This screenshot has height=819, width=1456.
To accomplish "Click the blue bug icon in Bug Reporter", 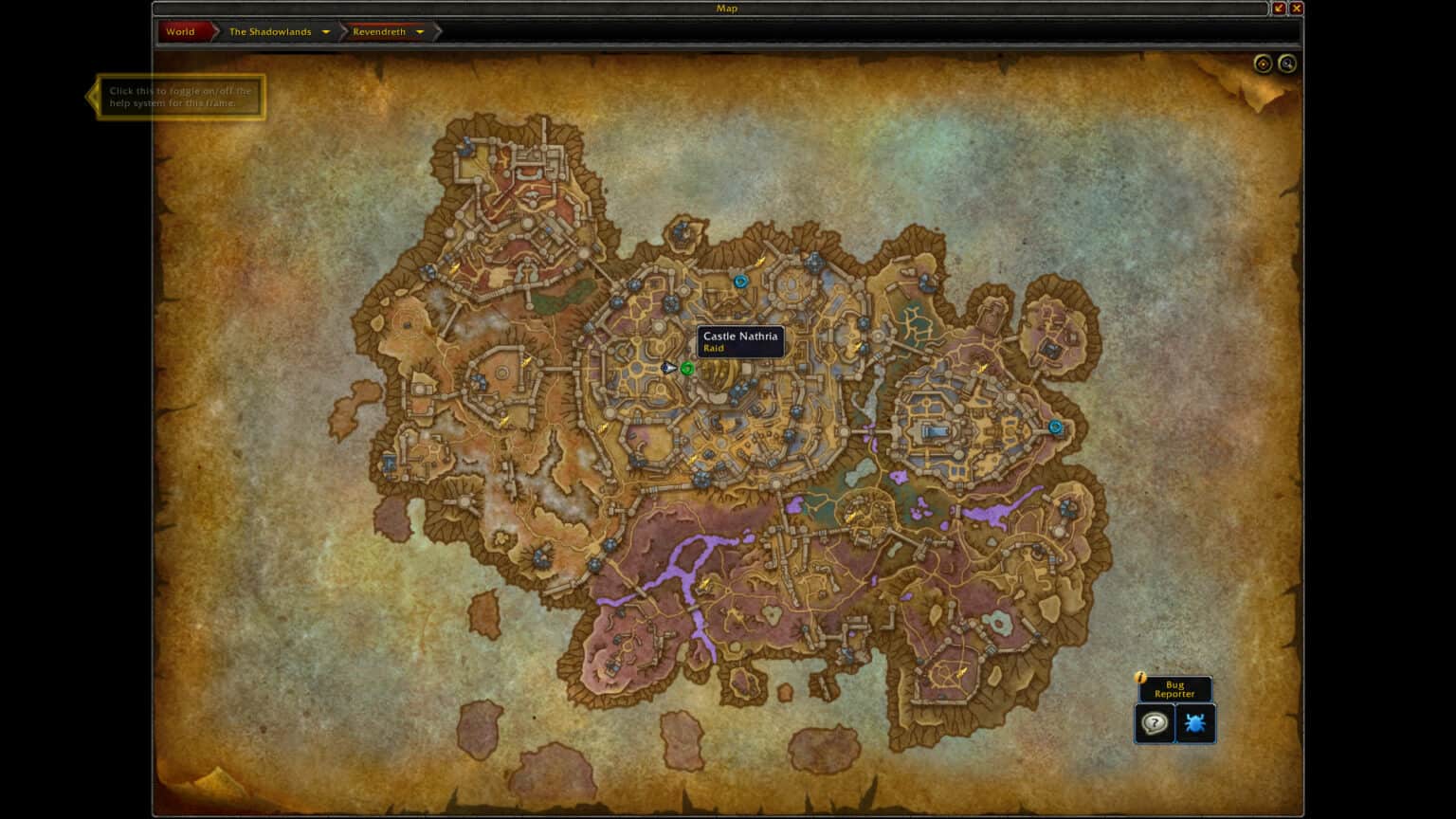I will pyautogui.click(x=1195, y=722).
